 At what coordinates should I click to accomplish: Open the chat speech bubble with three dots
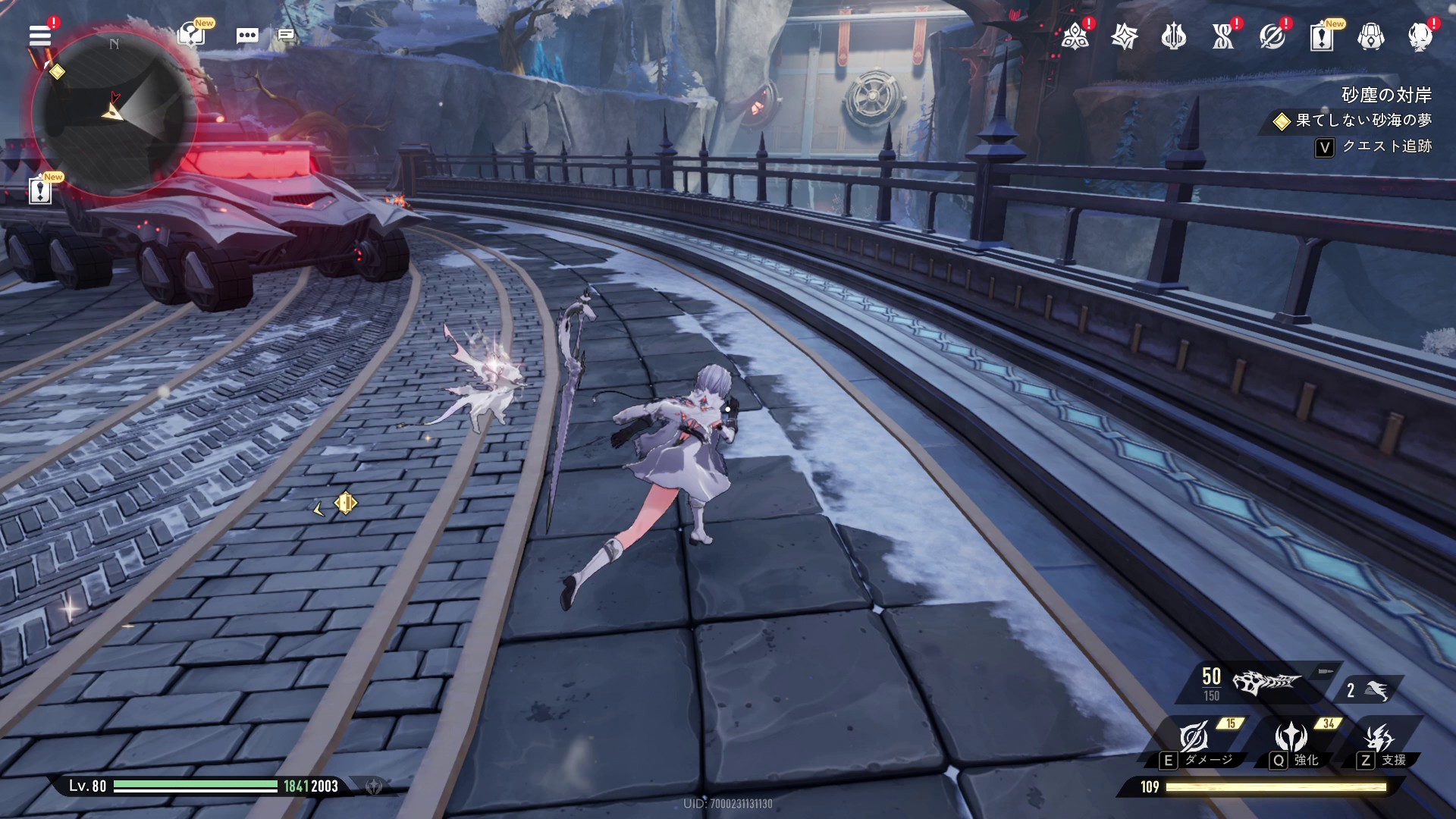tap(247, 36)
